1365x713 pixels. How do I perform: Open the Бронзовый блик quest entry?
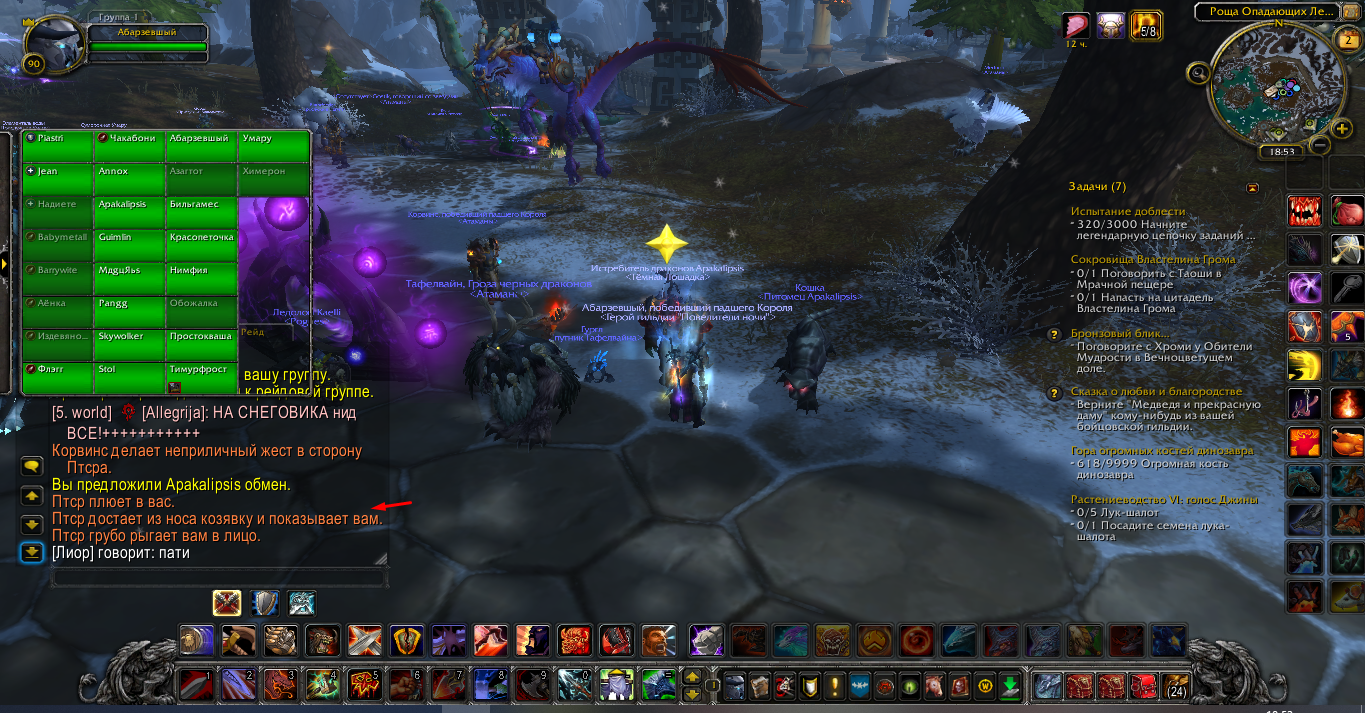1120,333
